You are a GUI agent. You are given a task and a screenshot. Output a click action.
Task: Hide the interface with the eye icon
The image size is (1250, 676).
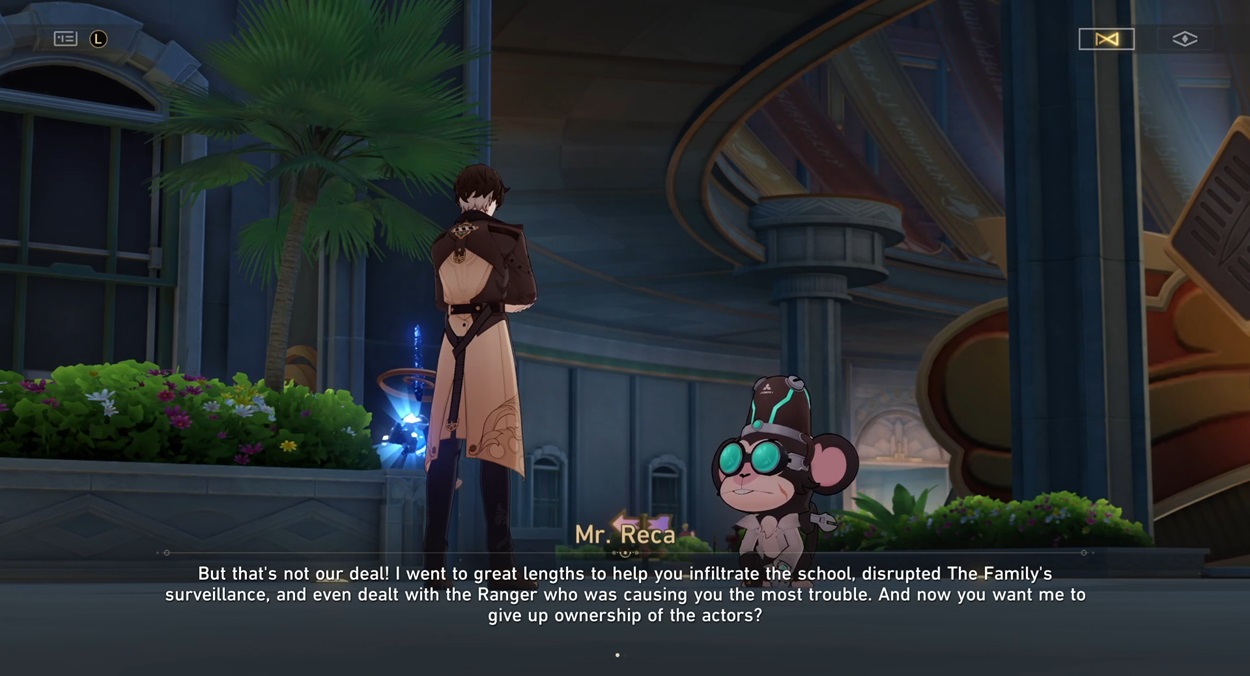pyautogui.click(x=1184, y=39)
